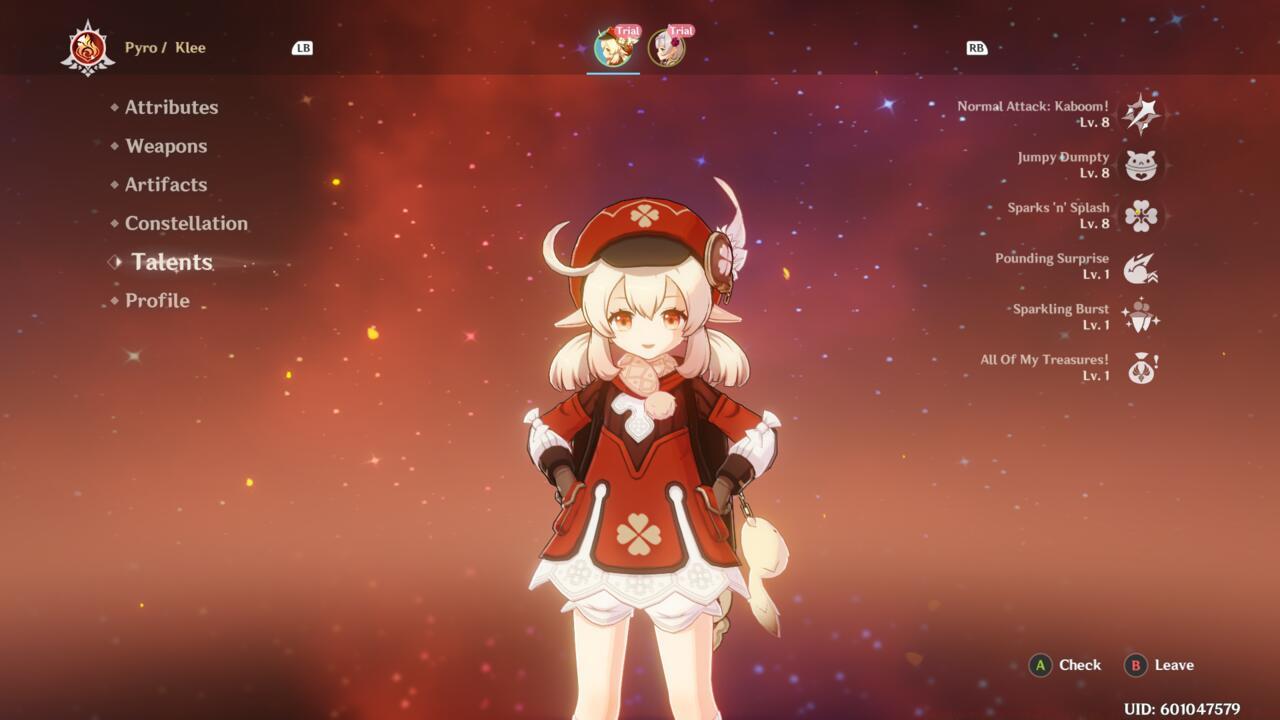Open the Weapons menu entry
1280x720 pixels.
pos(165,146)
